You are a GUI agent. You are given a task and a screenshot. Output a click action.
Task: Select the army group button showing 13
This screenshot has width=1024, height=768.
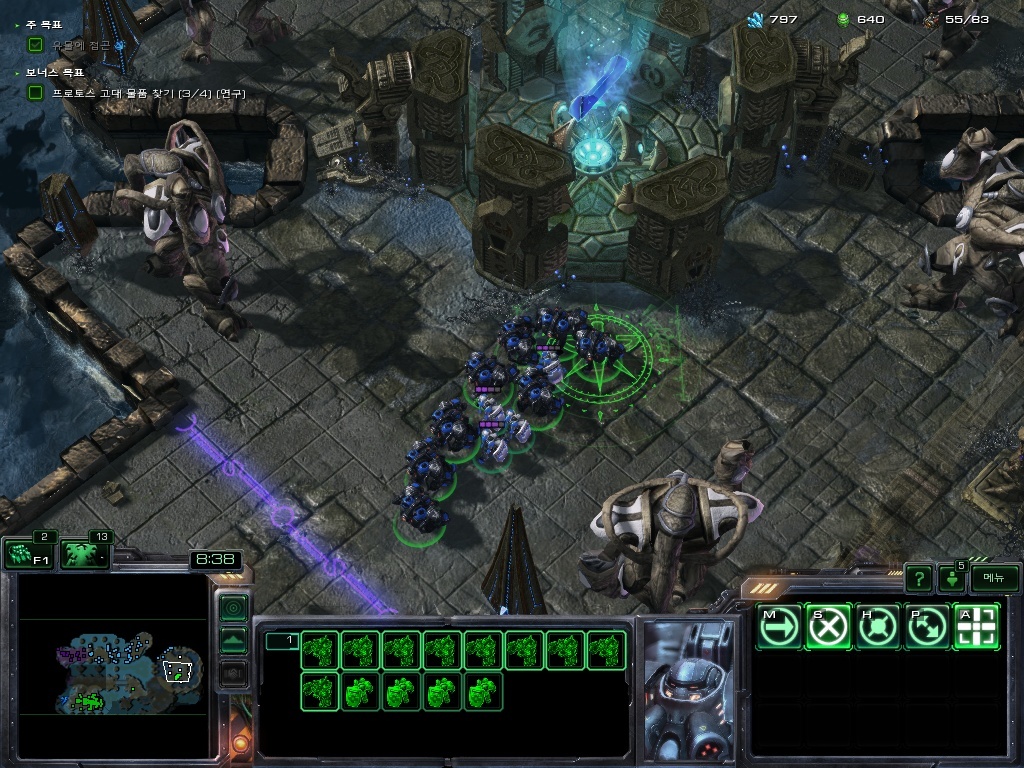coord(83,555)
